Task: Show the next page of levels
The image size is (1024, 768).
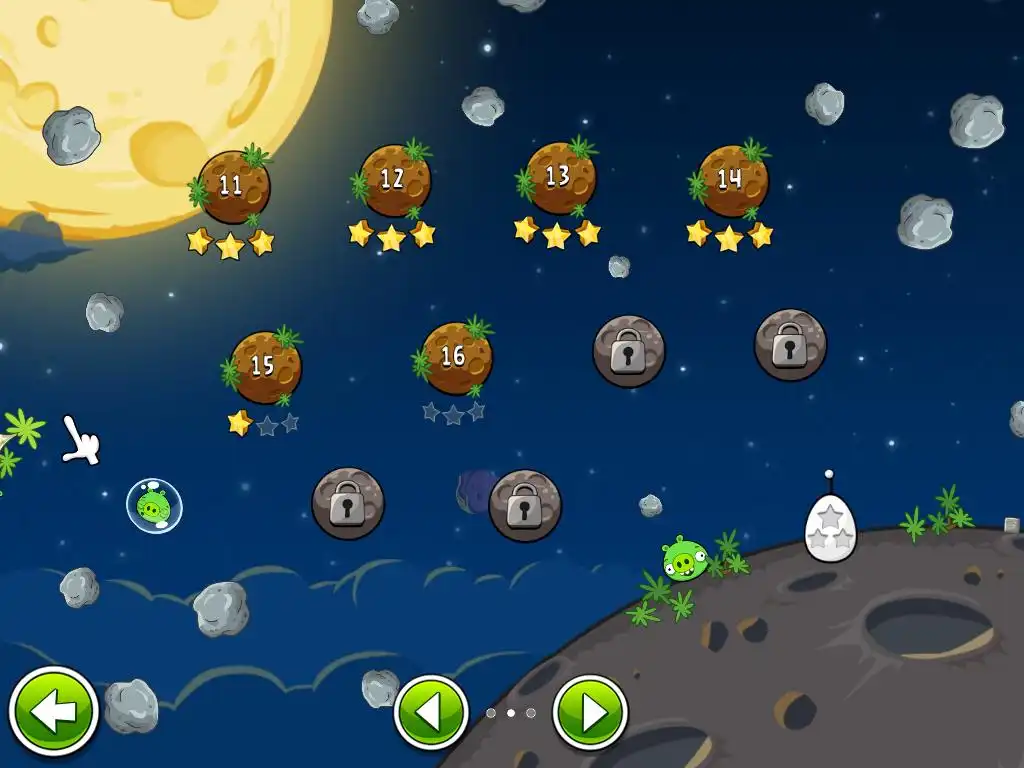Action: tap(590, 713)
